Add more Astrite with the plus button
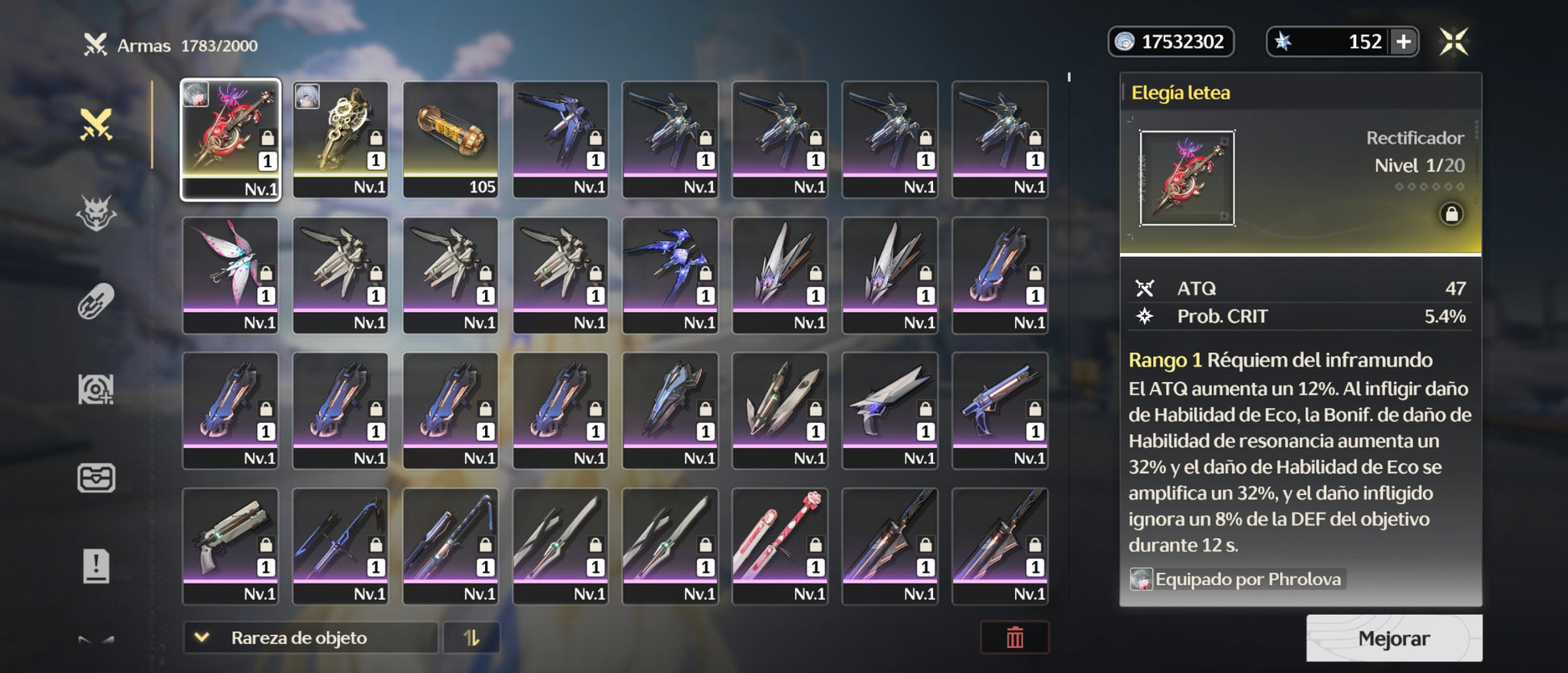Viewport: 1568px width, 673px height. 1404,42
